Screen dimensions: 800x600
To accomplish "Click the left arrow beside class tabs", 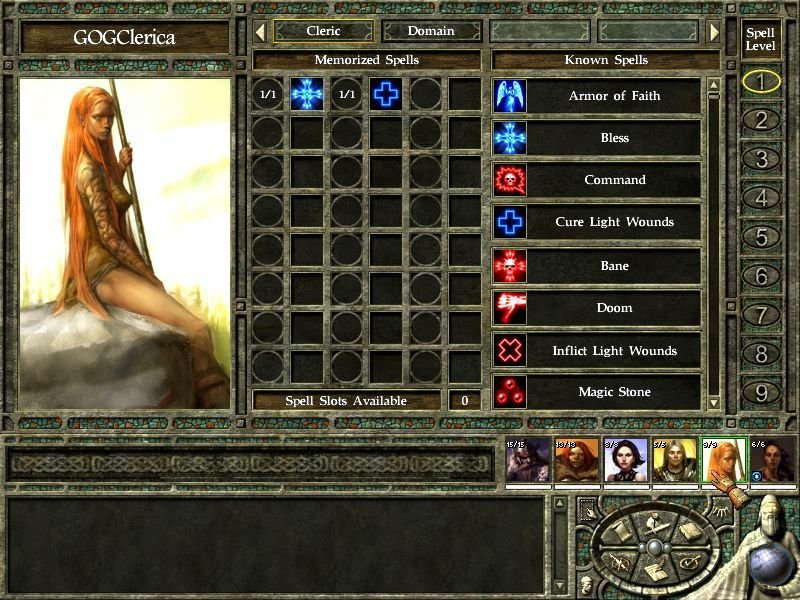I will [260, 32].
